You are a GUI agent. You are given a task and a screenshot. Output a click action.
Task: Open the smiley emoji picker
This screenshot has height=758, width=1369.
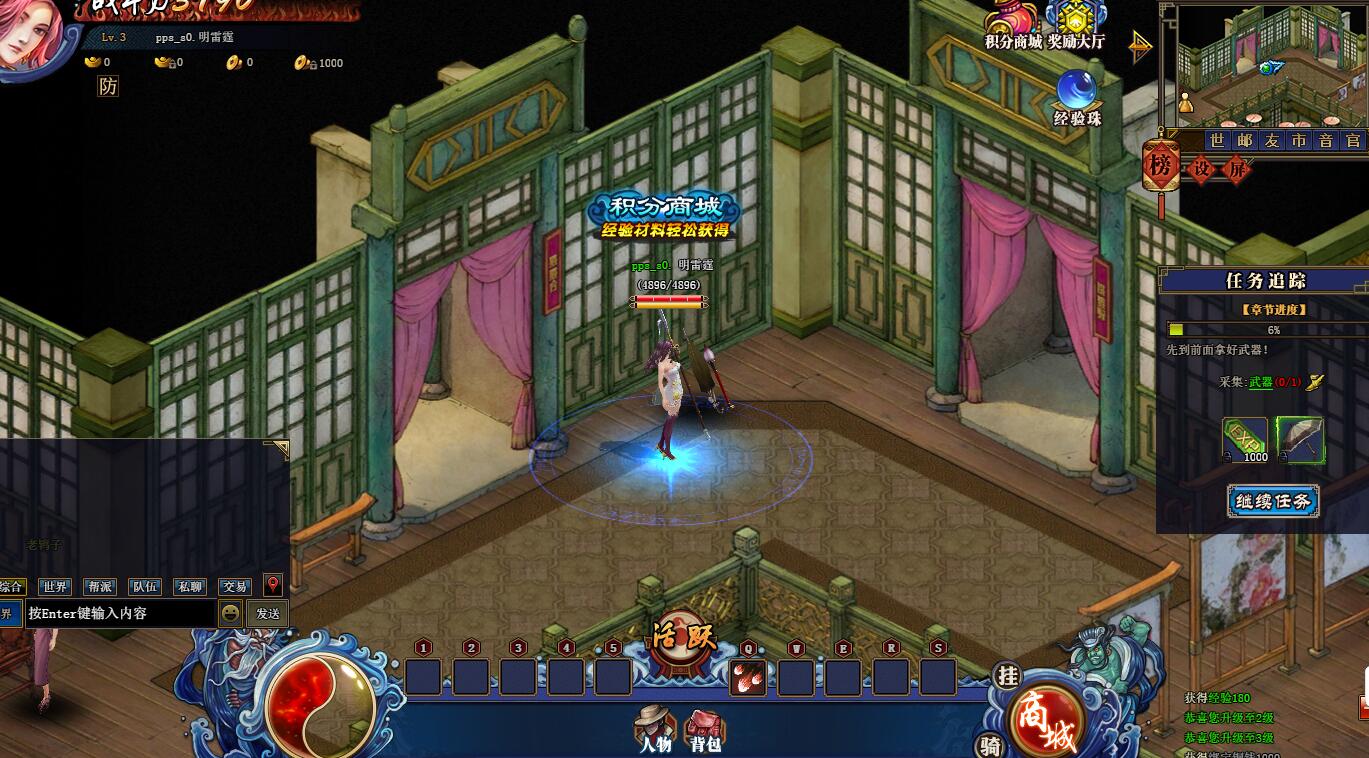point(231,613)
